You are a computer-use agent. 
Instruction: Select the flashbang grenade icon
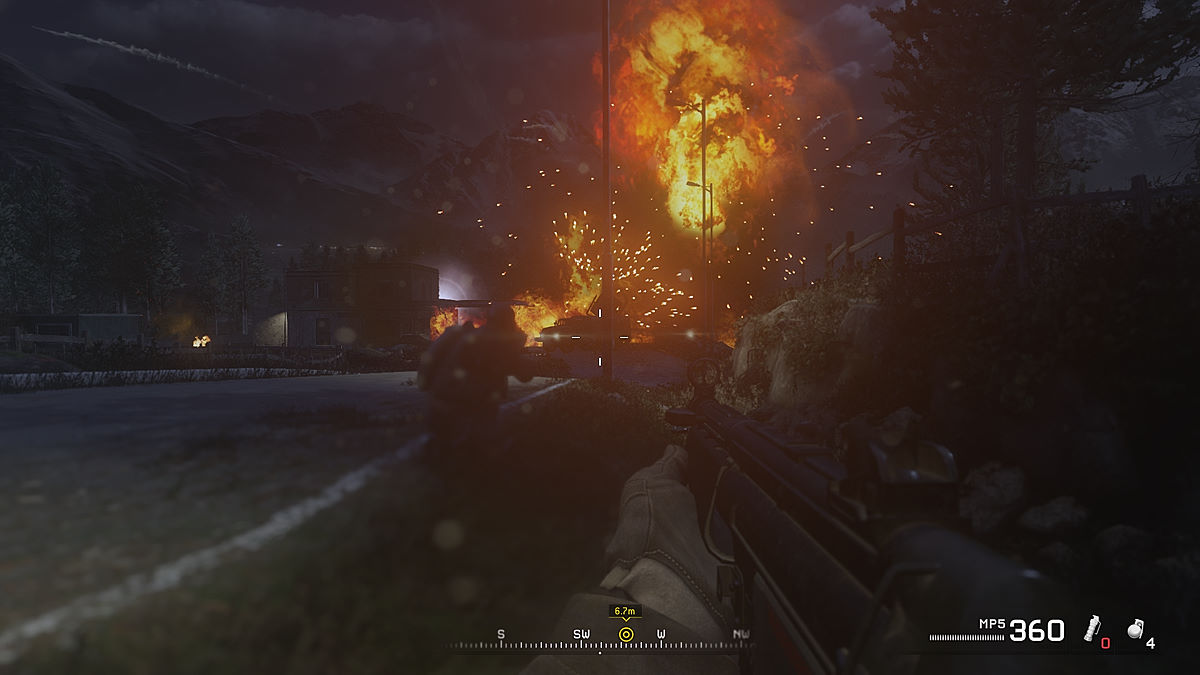pyautogui.click(x=1093, y=628)
